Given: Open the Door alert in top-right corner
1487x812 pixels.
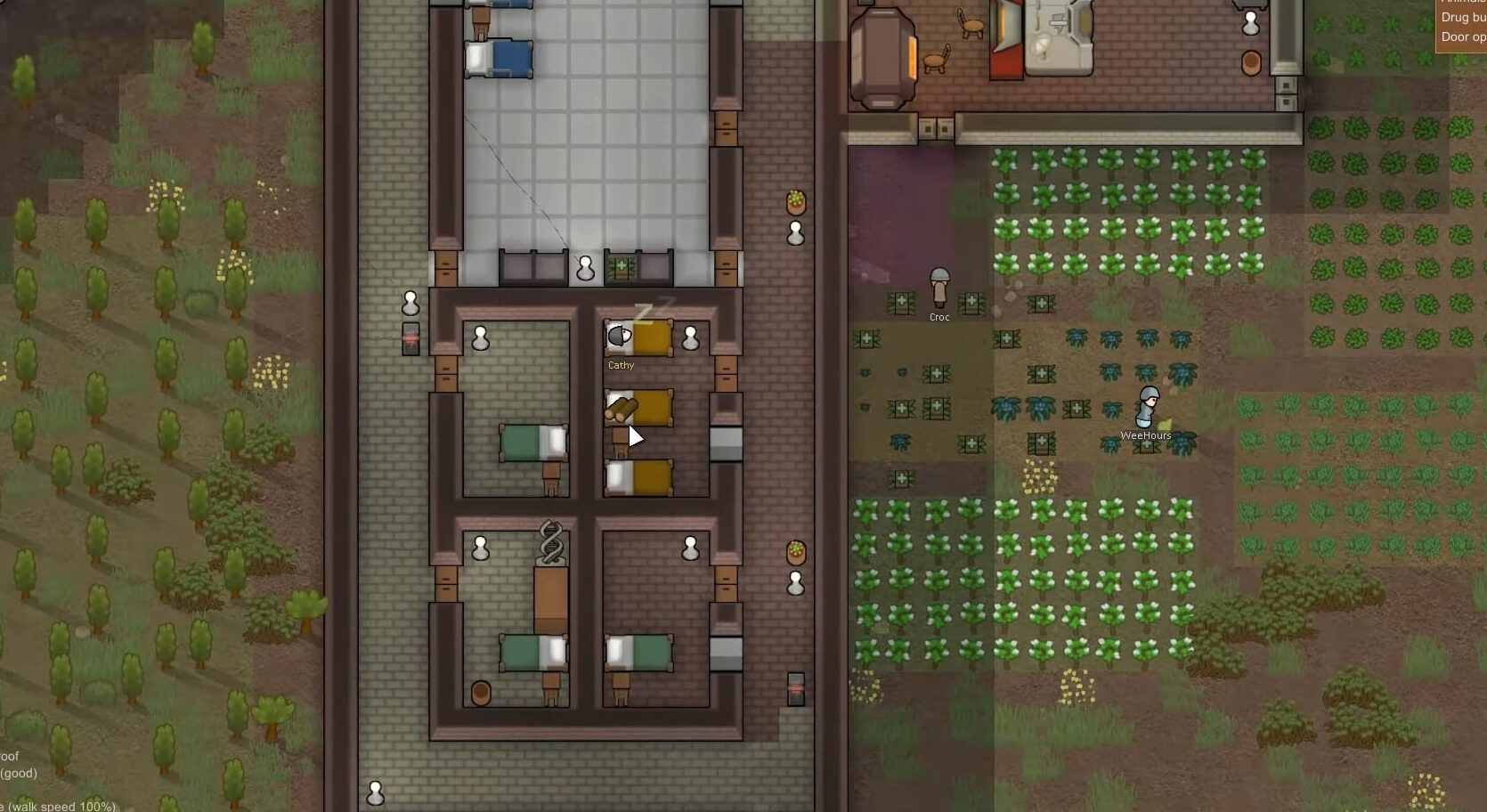Looking at the screenshot, I should [x=1465, y=37].
